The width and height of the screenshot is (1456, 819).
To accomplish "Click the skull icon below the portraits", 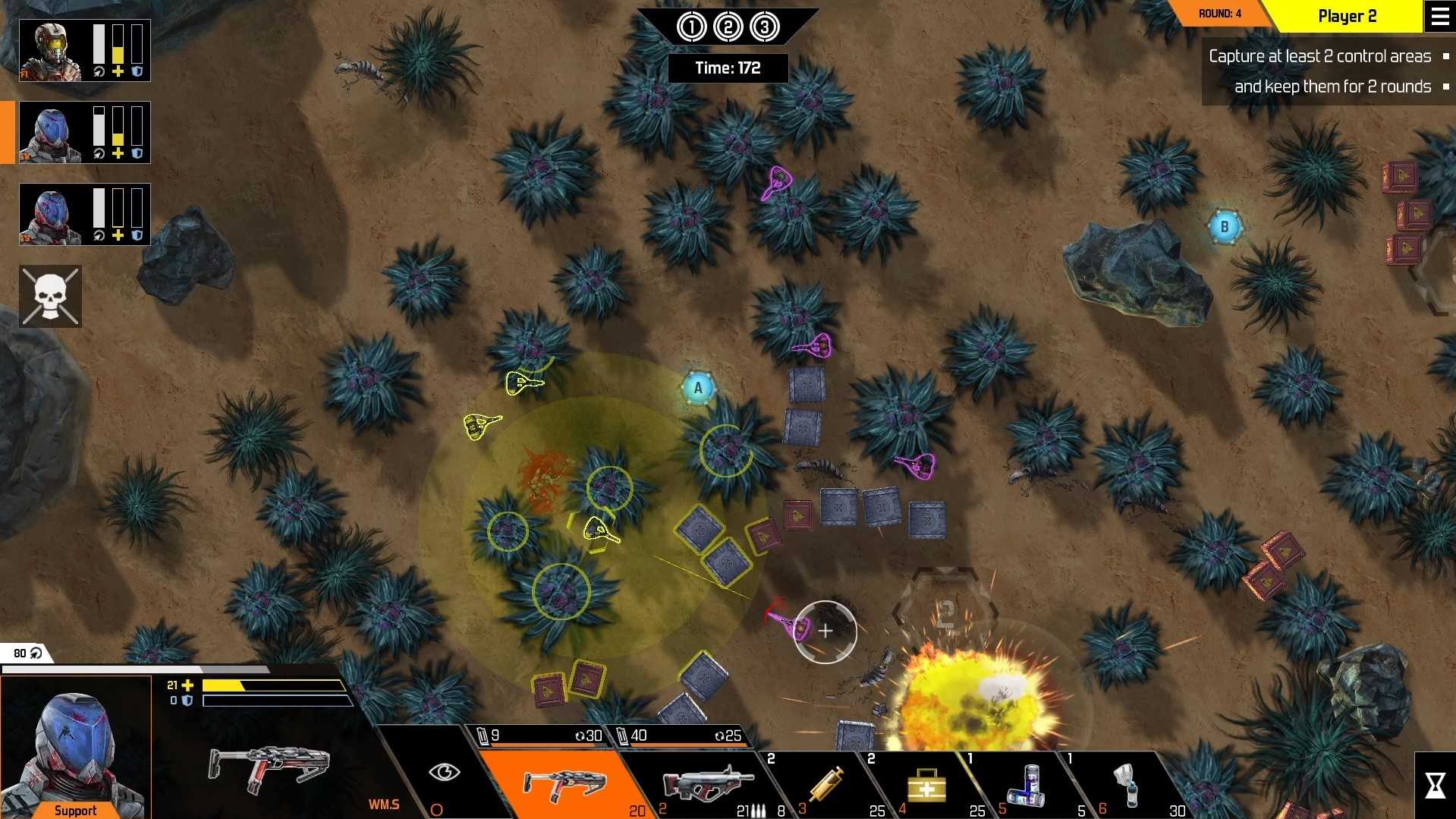I will 49,296.
